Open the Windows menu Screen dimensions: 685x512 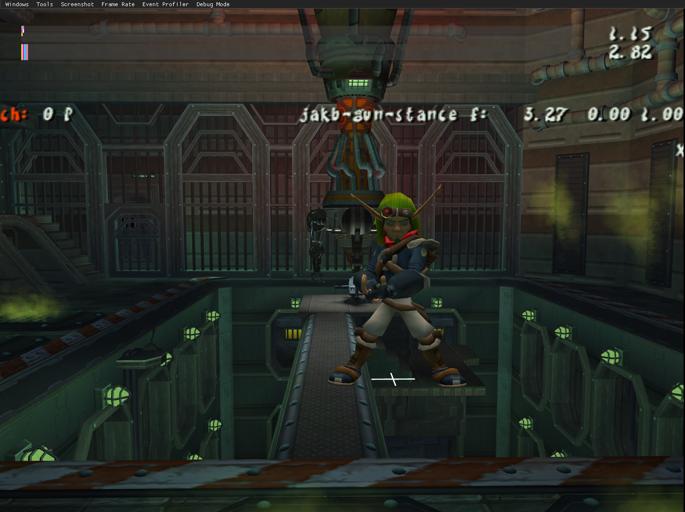[x=16, y=4]
